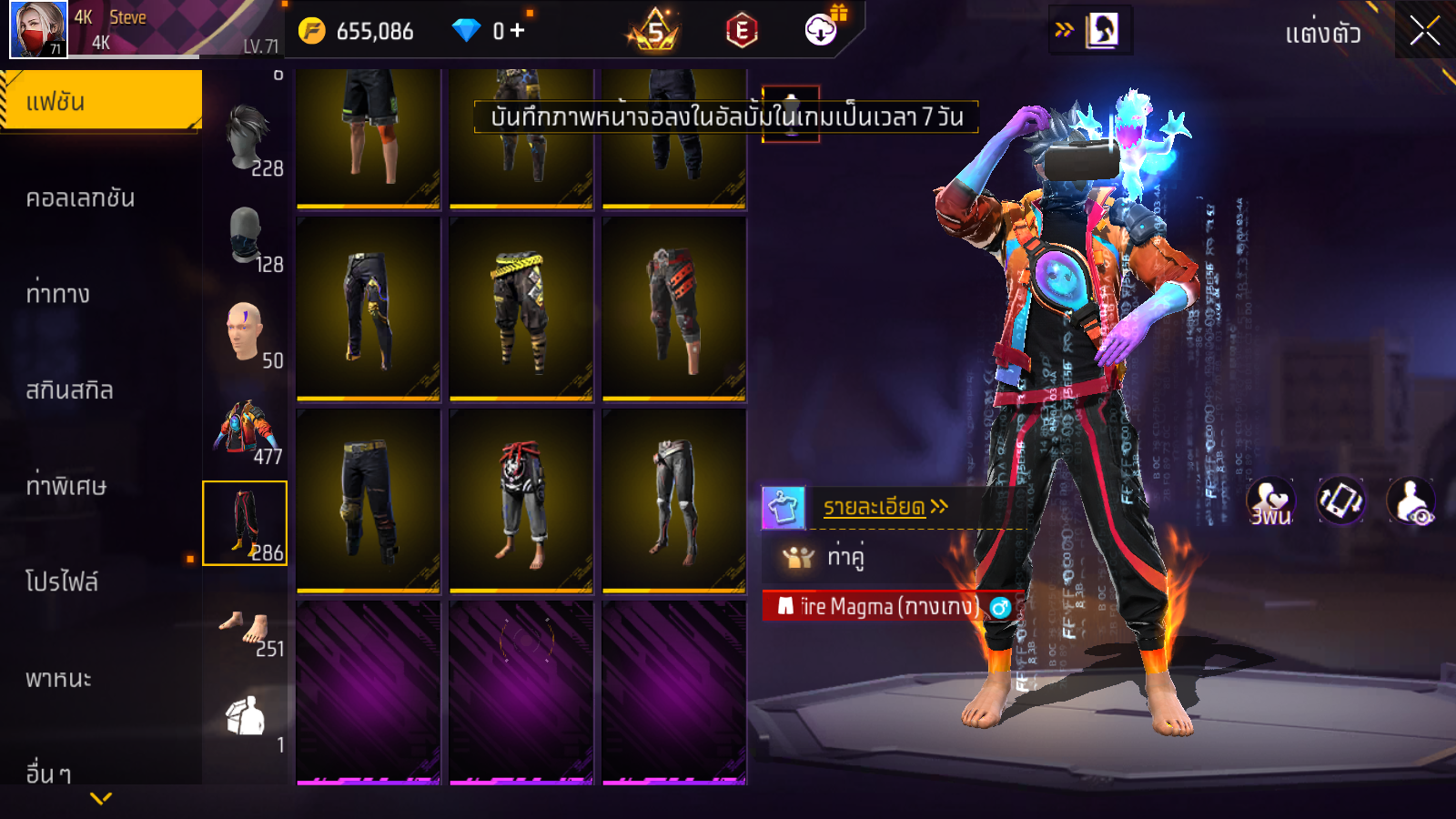The width and height of the screenshot is (1456, 819).
Task: Choose the hair category with 228 items
Action: click(x=246, y=139)
